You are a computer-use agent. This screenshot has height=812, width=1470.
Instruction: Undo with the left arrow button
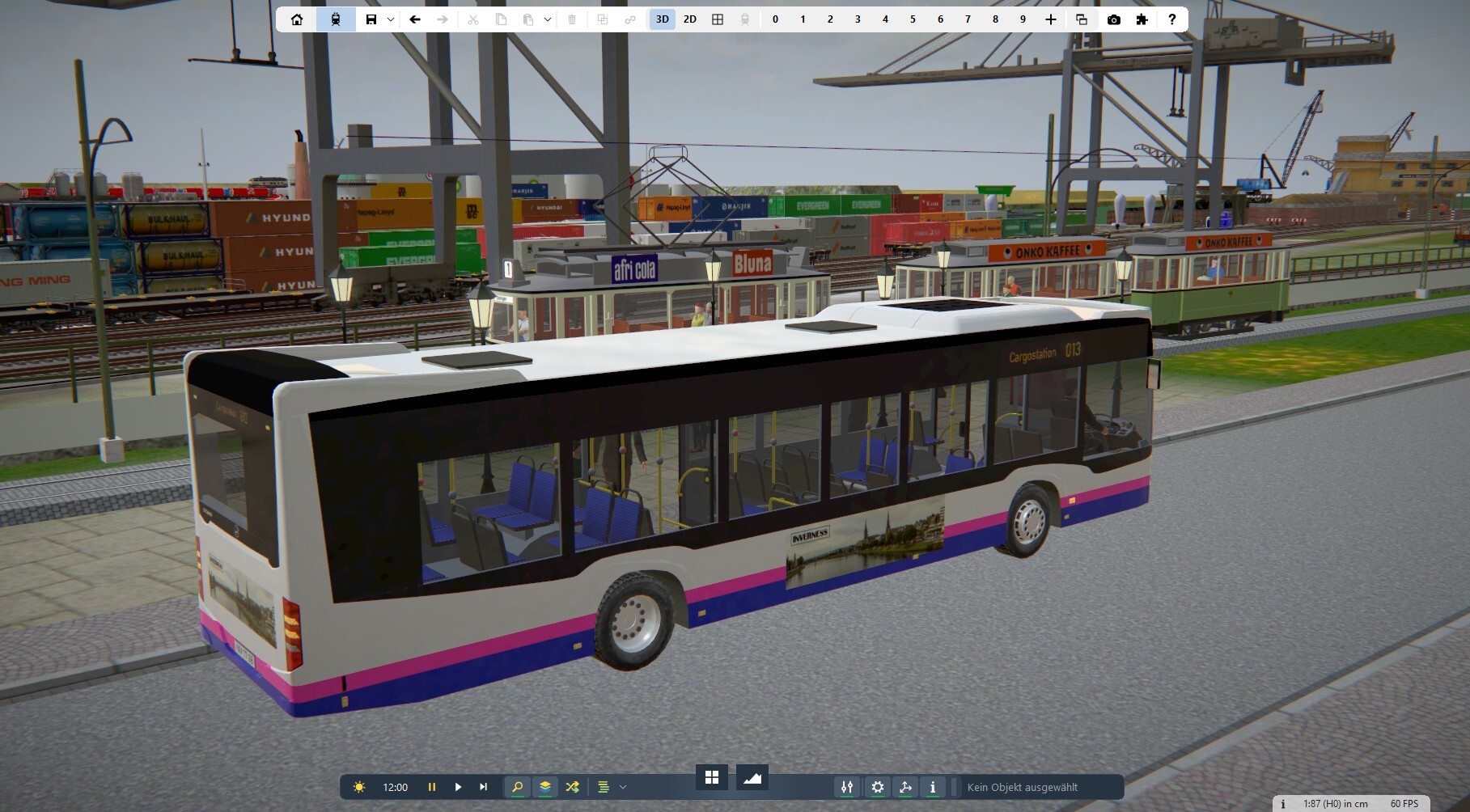415,19
